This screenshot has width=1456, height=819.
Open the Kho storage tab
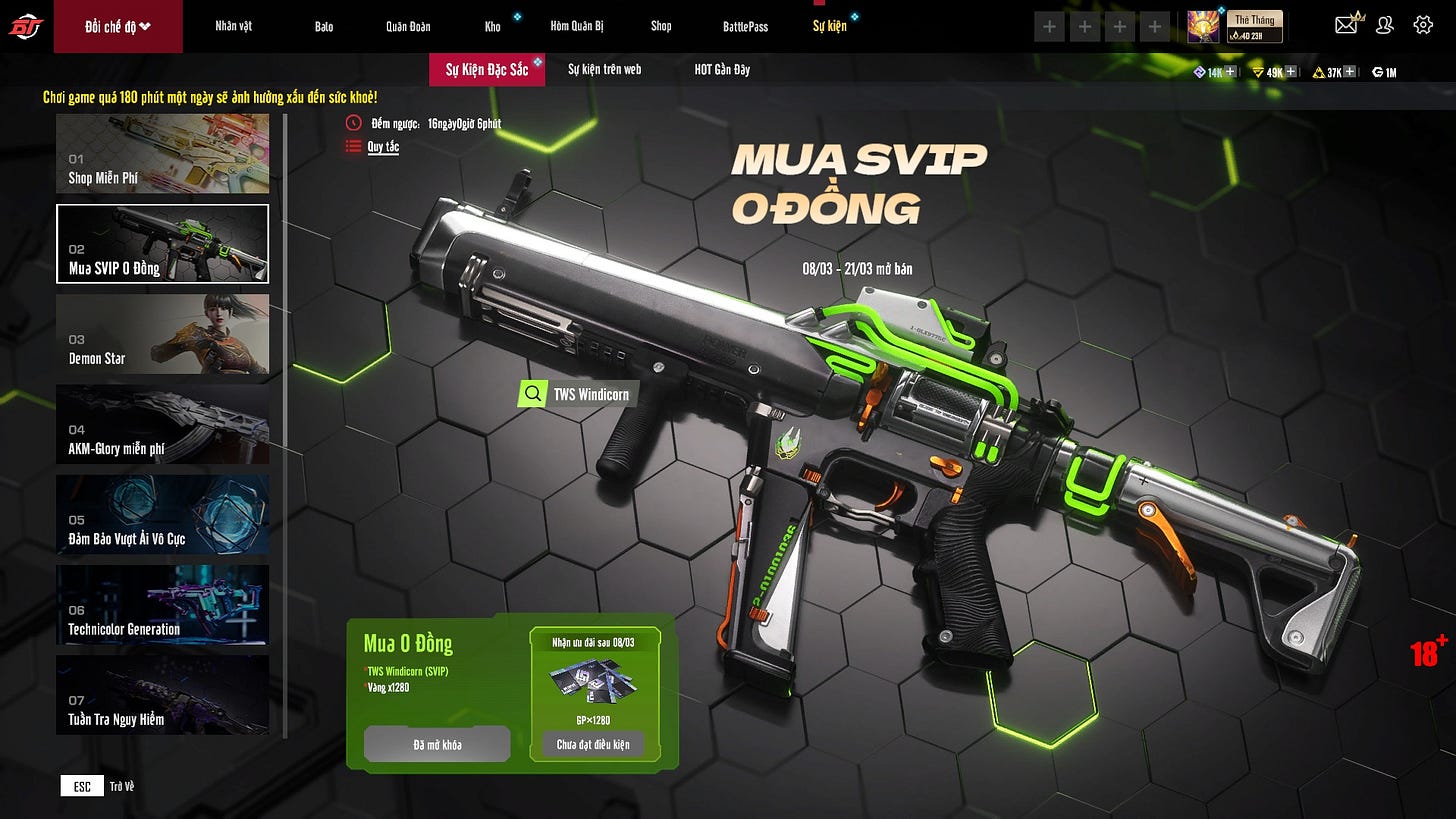[493, 26]
